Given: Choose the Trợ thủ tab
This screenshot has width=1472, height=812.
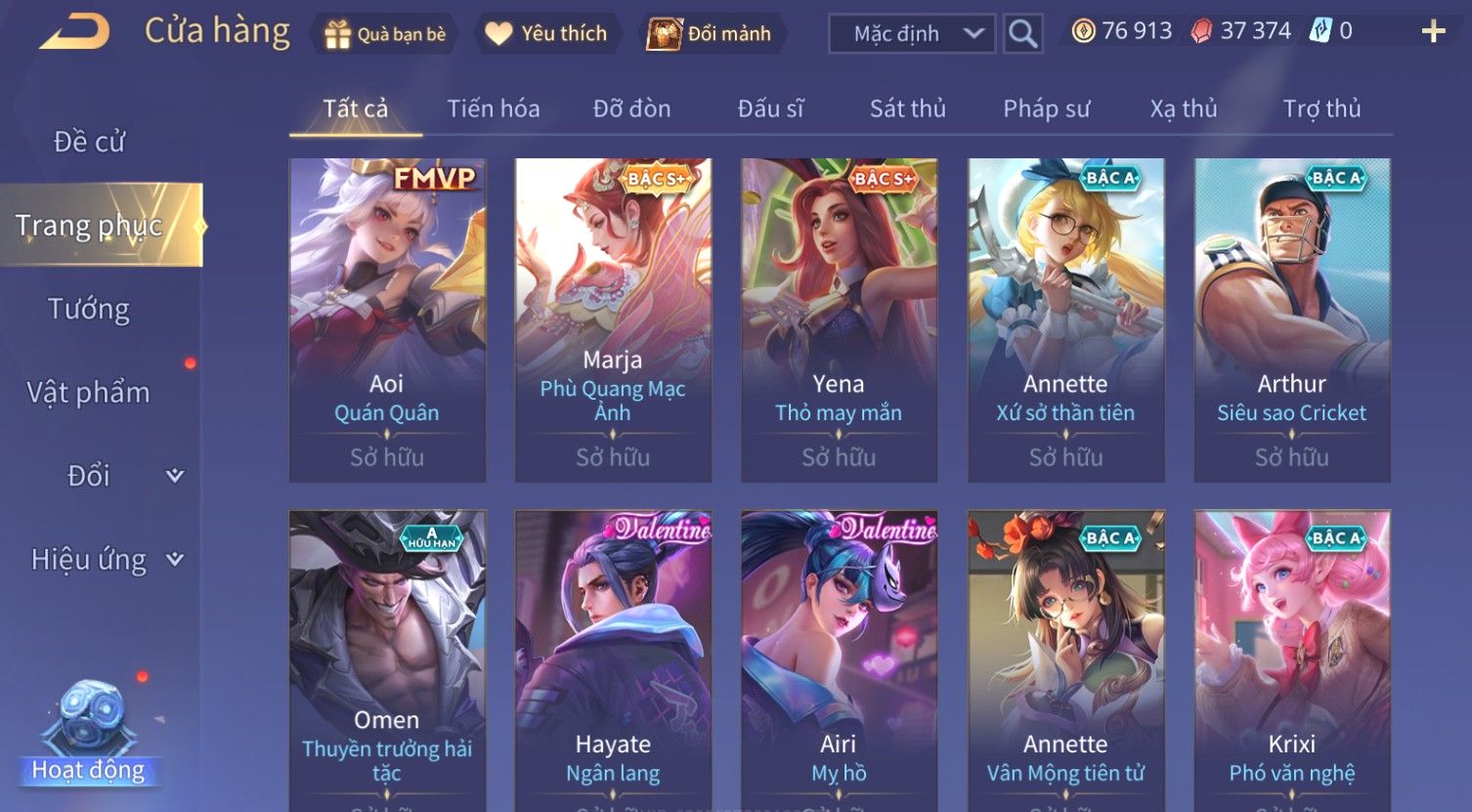Looking at the screenshot, I should point(1321,108).
